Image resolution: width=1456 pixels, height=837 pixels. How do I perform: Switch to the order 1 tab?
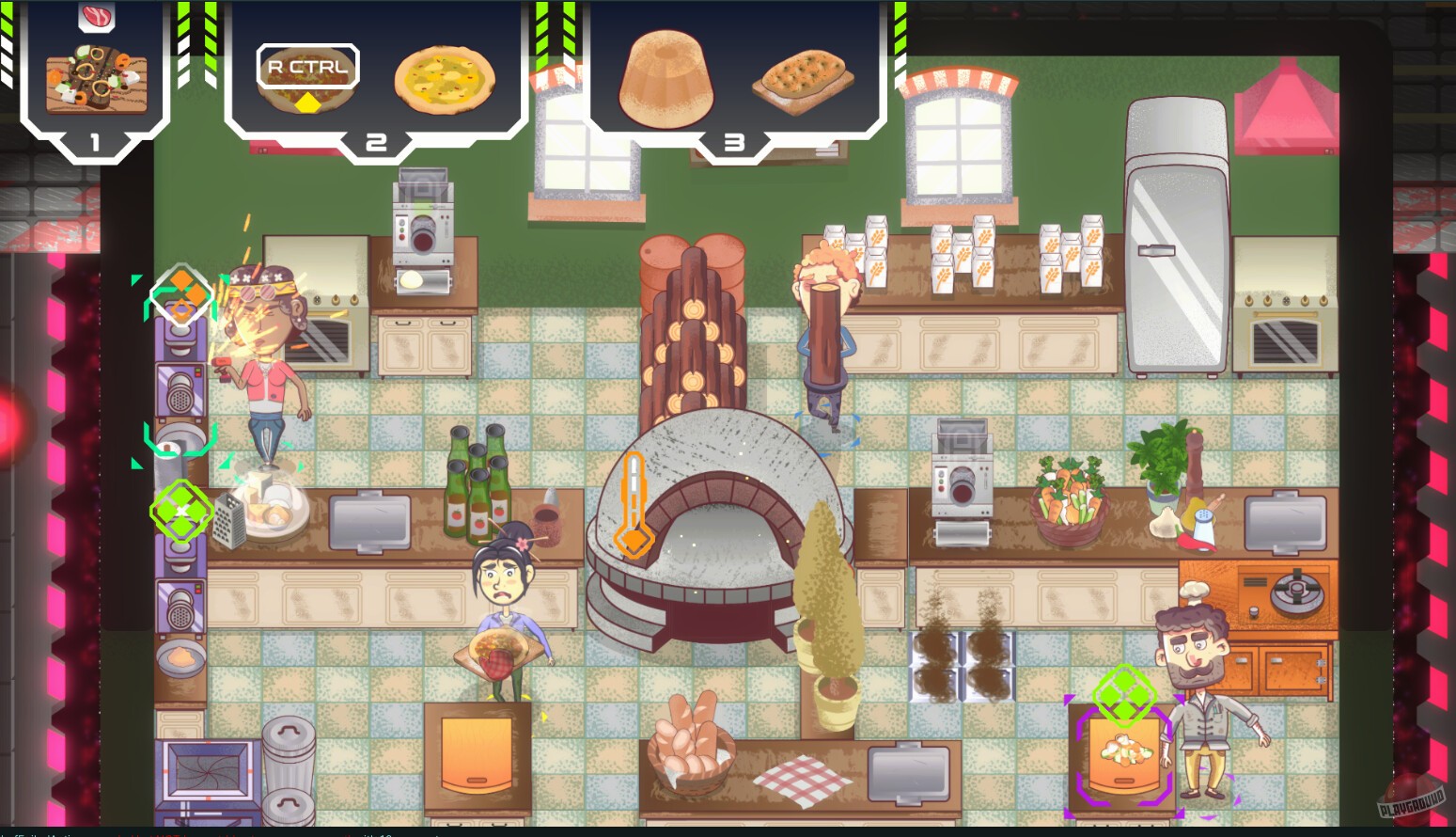tap(92, 143)
